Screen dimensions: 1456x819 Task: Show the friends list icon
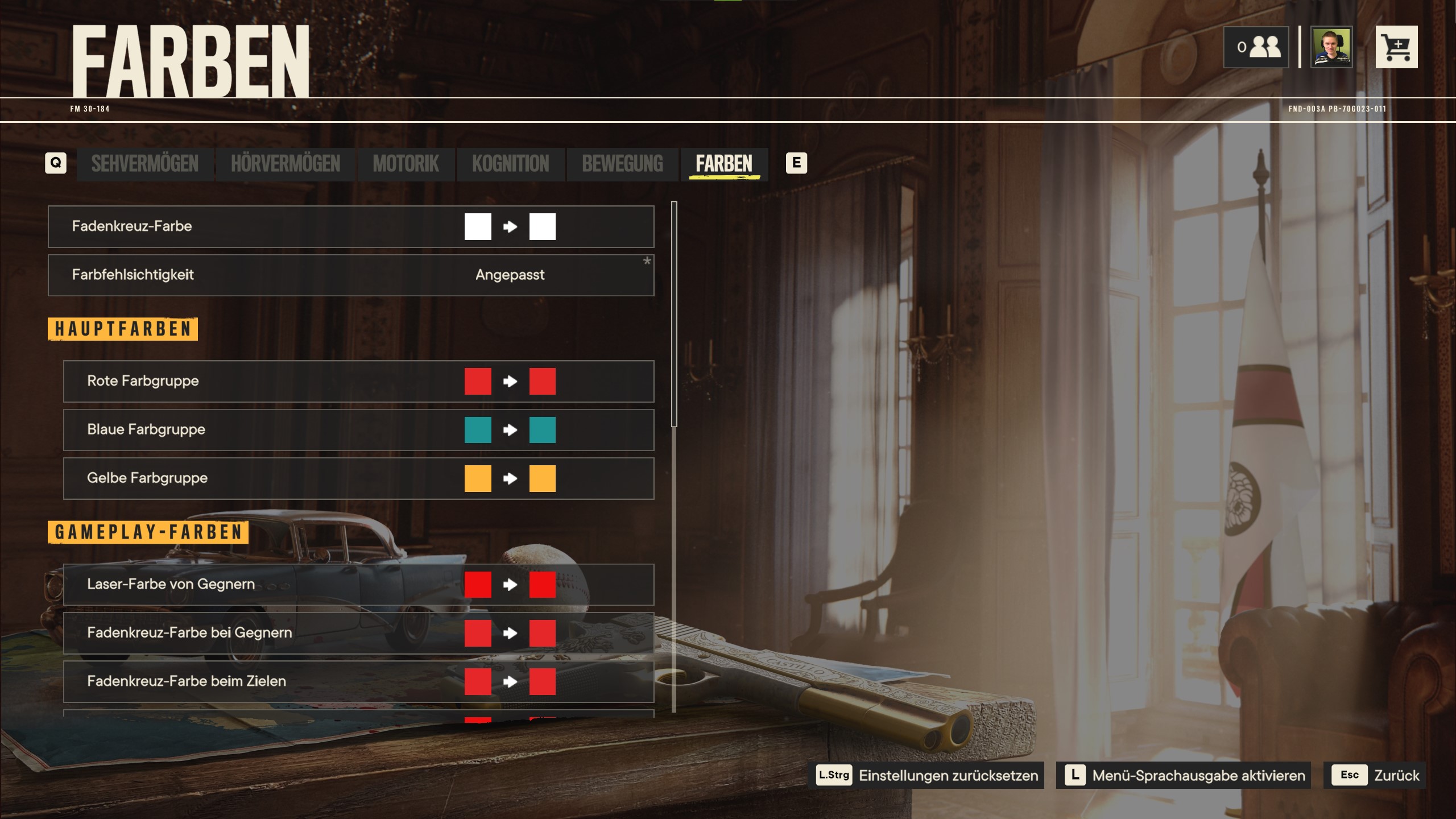pyautogui.click(x=1256, y=47)
